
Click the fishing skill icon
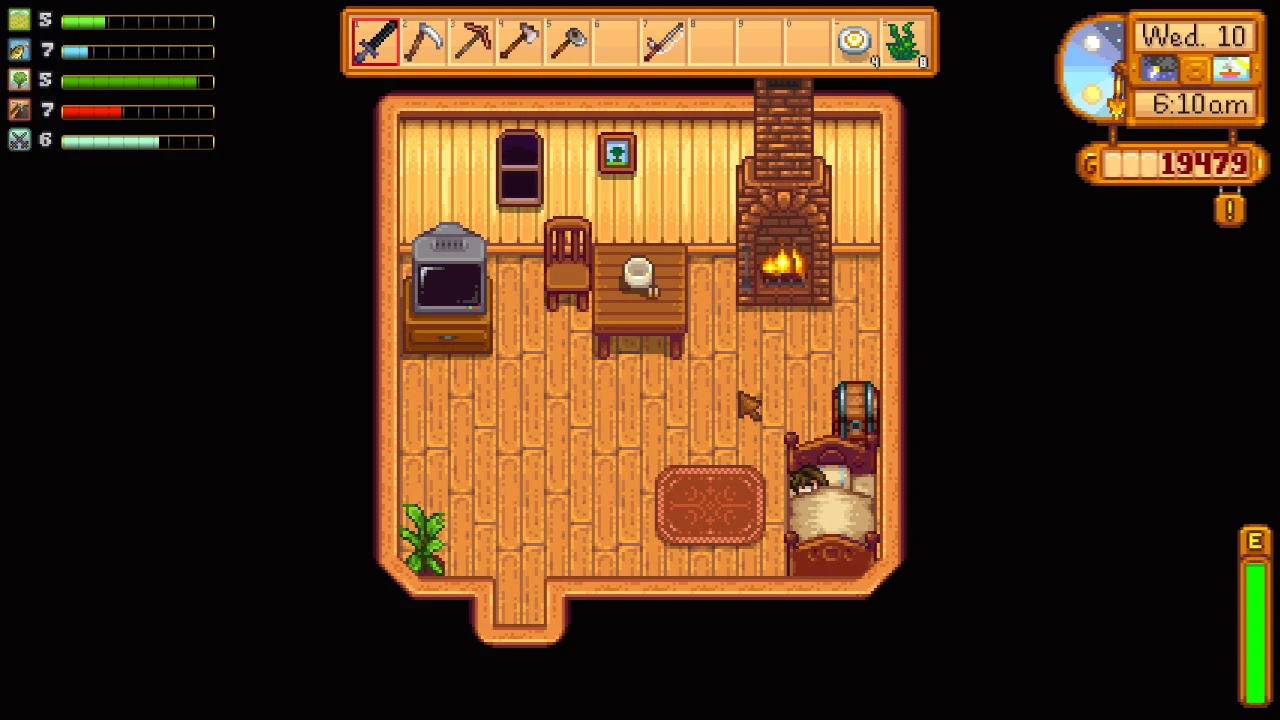(20, 50)
